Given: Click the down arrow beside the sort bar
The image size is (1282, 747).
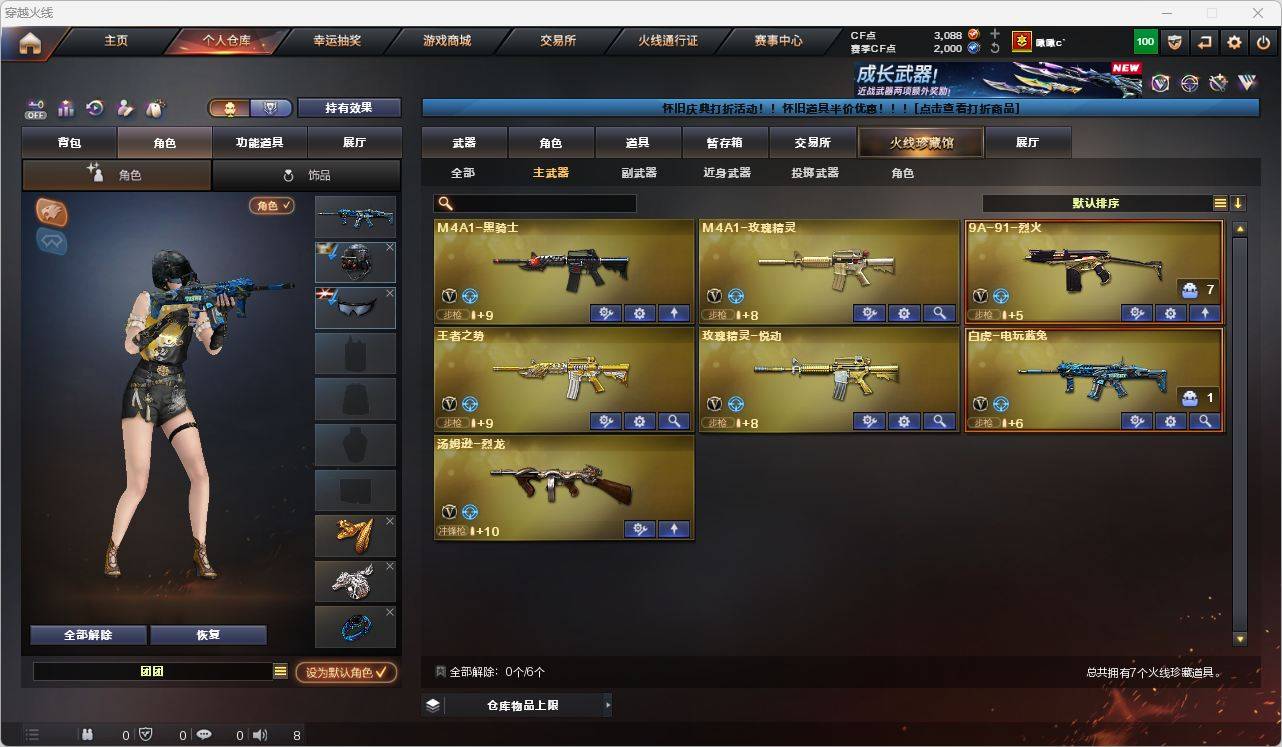Looking at the screenshot, I should (1239, 202).
